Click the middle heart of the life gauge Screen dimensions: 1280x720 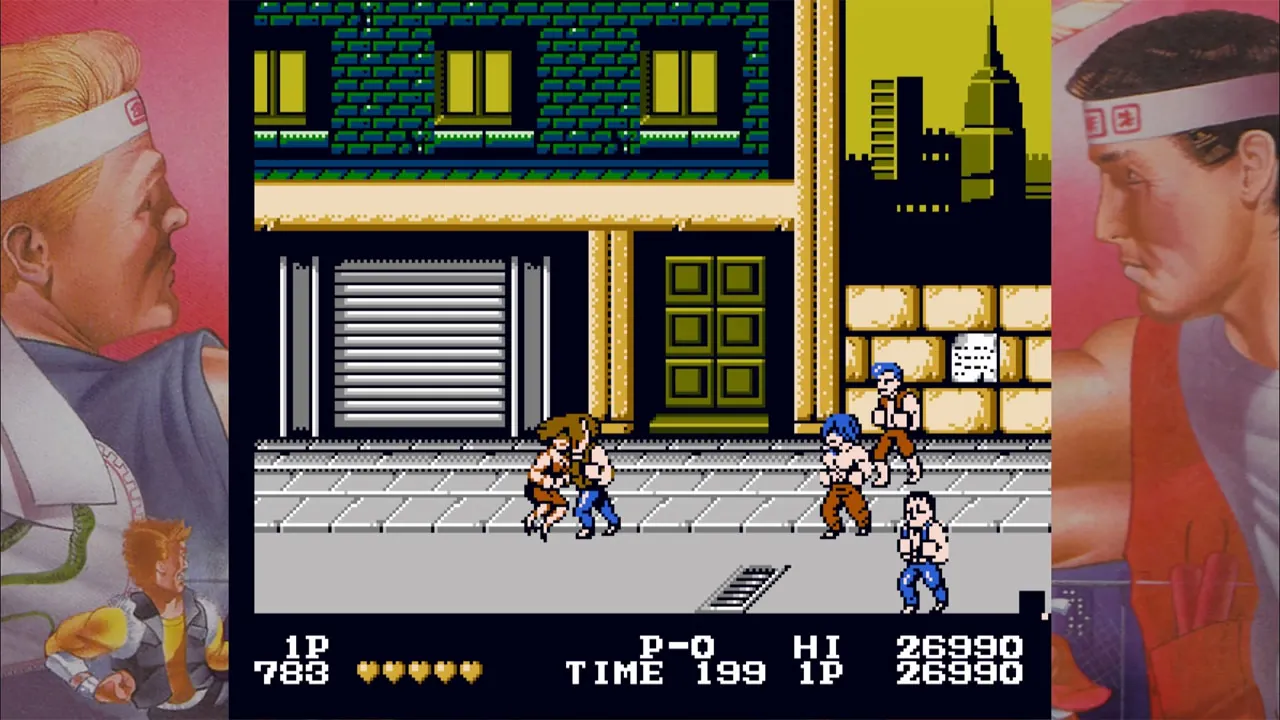[x=420, y=672]
